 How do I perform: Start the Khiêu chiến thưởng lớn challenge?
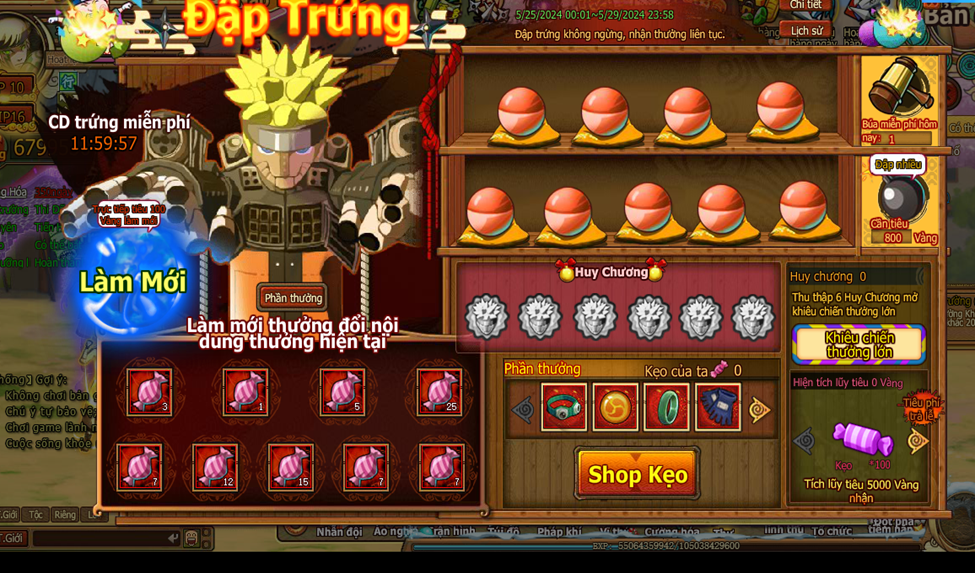coord(858,344)
